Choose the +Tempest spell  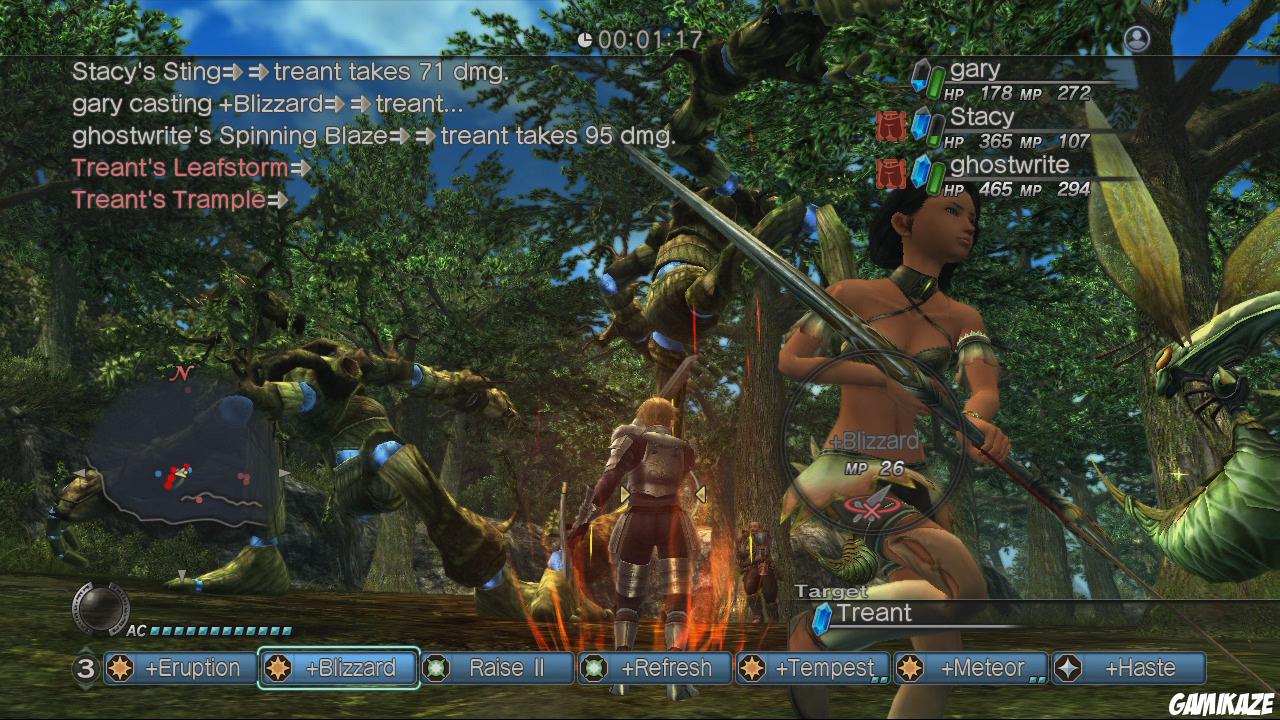tap(813, 668)
